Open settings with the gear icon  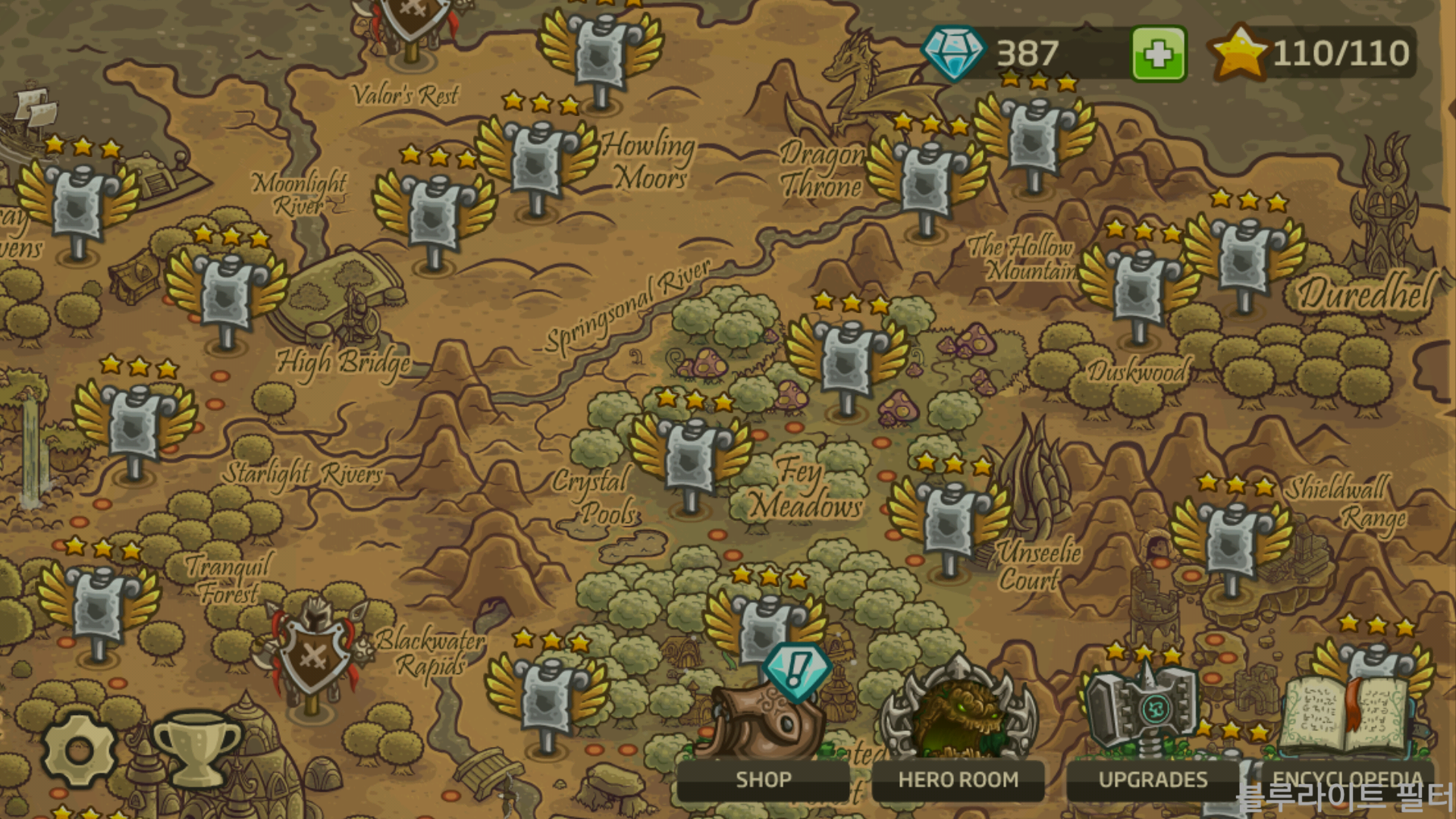[79, 750]
